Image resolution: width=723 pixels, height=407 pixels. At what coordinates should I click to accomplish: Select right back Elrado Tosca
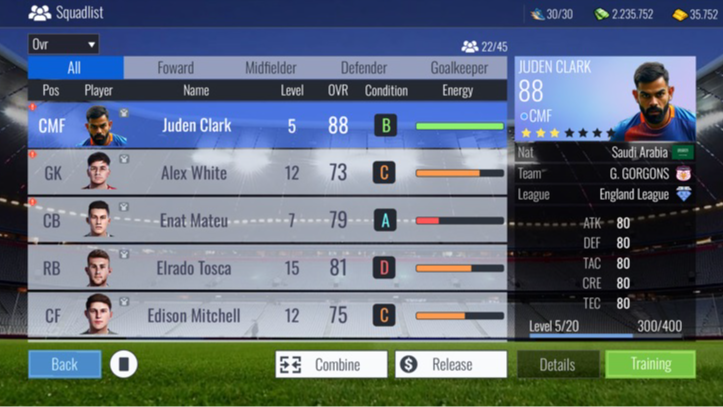[x=268, y=268]
